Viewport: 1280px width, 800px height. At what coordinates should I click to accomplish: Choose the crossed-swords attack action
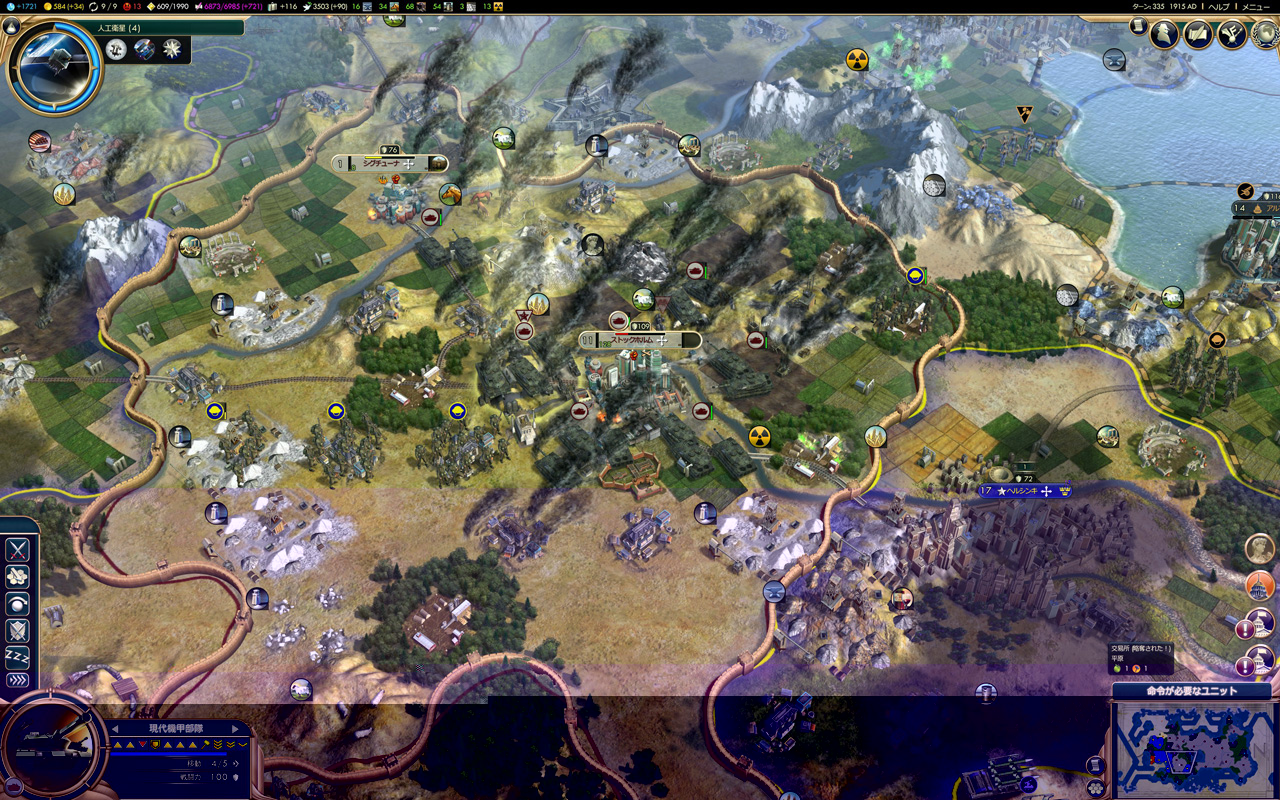[x=17, y=550]
